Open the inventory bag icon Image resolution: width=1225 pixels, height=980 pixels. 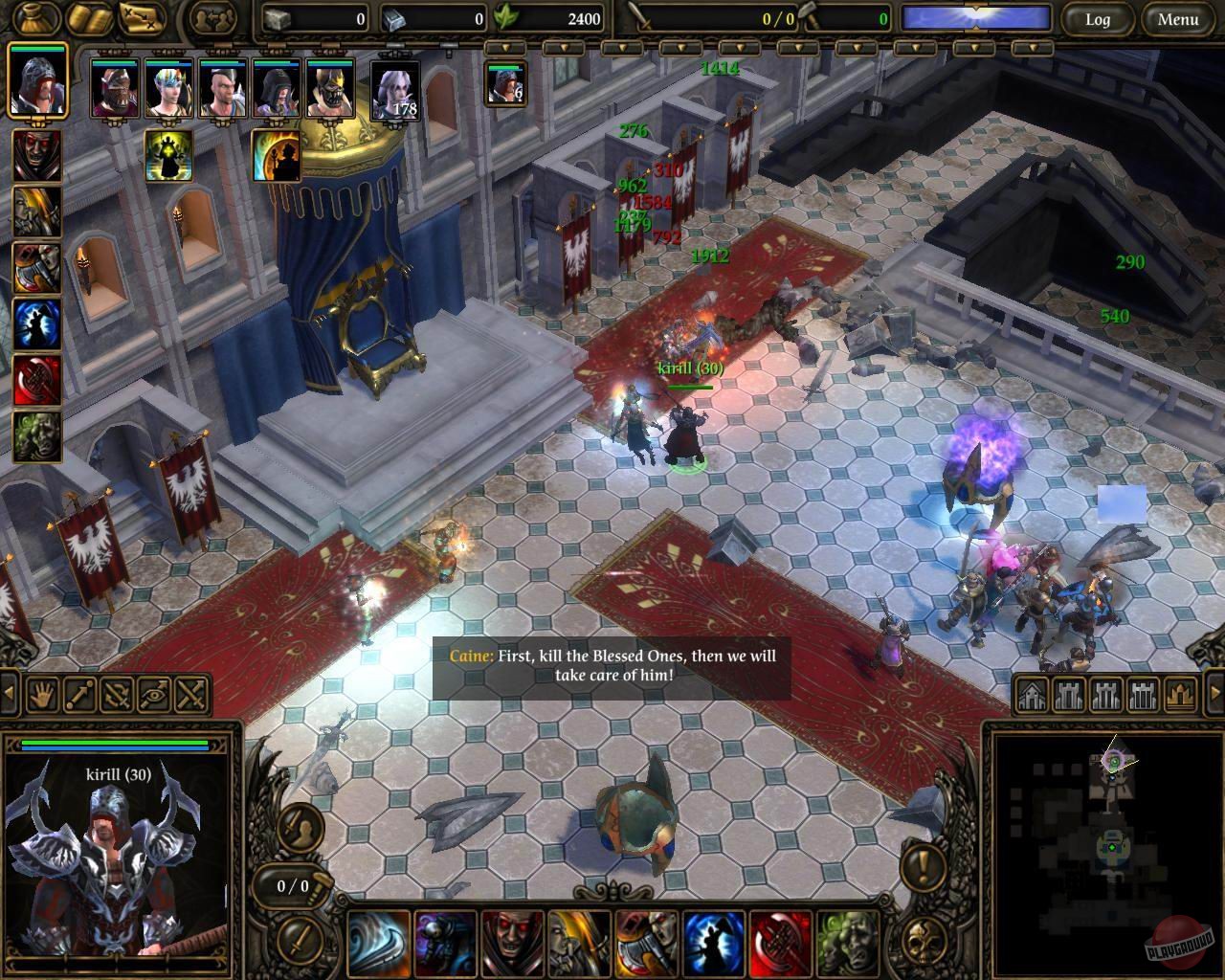point(35,16)
